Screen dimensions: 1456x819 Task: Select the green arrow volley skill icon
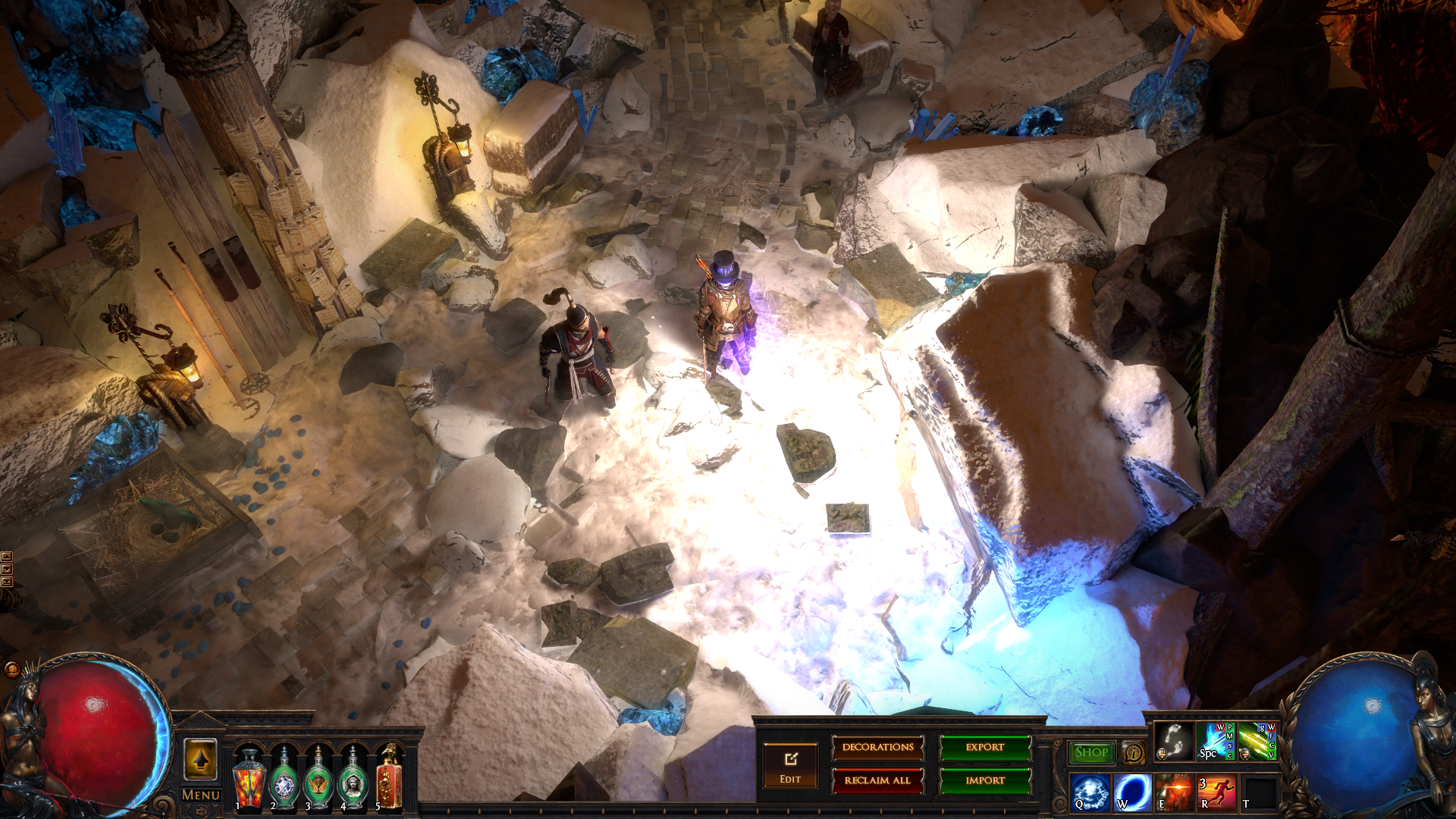tap(1257, 741)
